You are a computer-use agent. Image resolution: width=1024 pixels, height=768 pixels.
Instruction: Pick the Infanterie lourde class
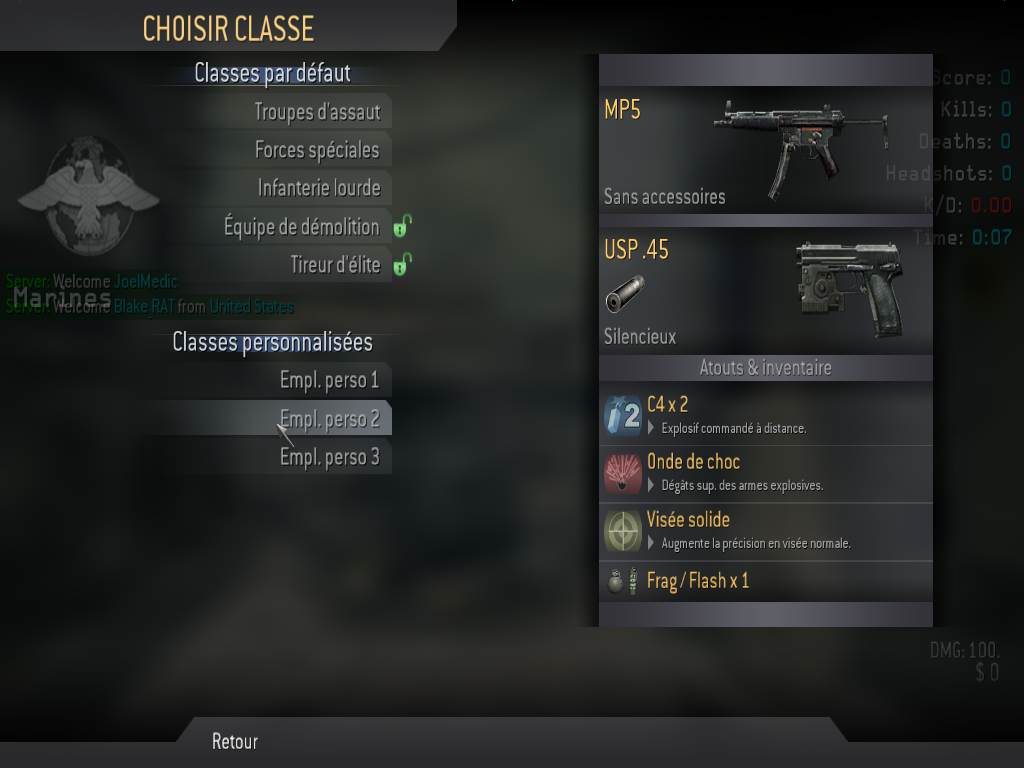(319, 188)
